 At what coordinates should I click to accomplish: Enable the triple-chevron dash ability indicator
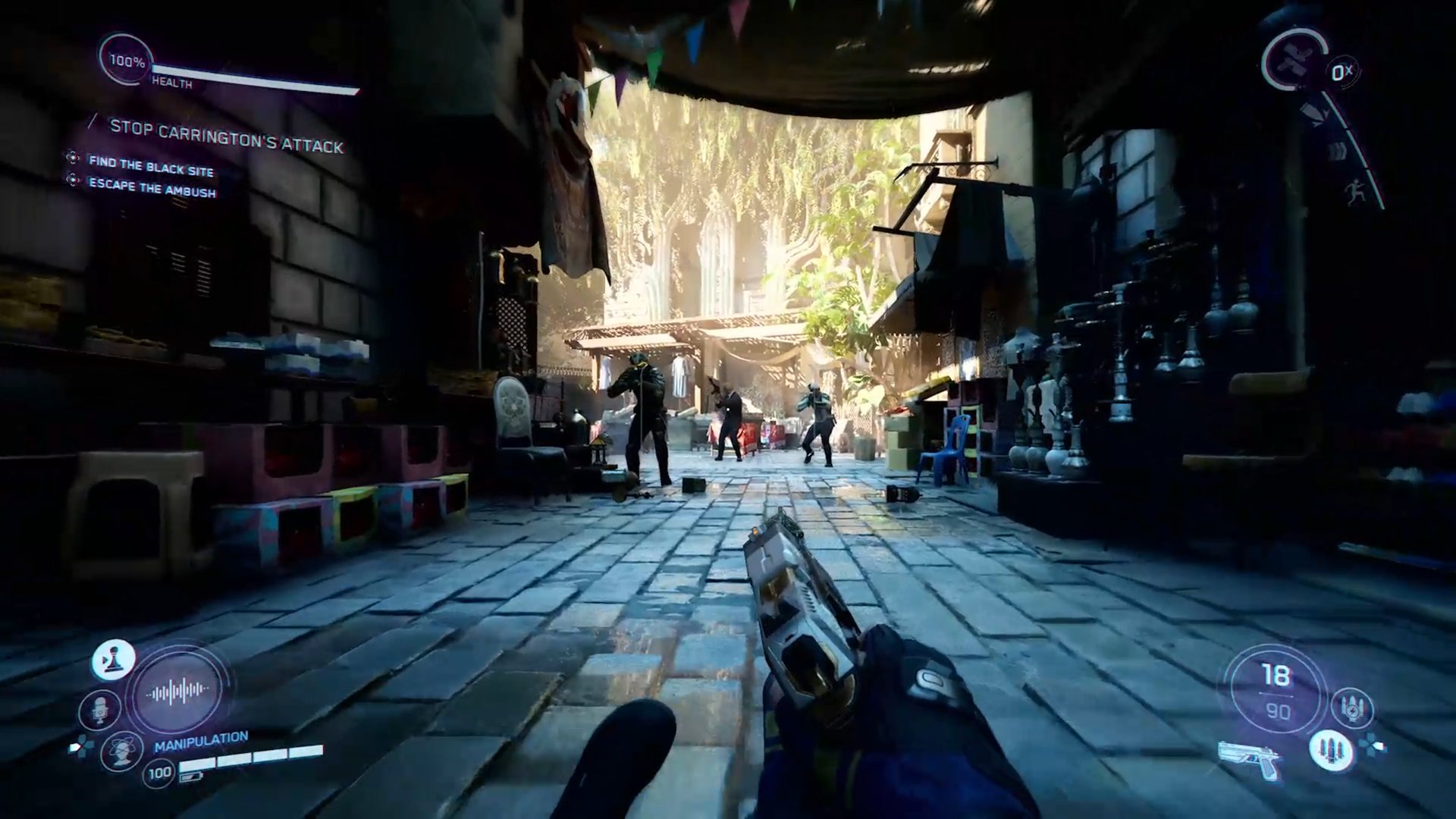tap(1337, 152)
